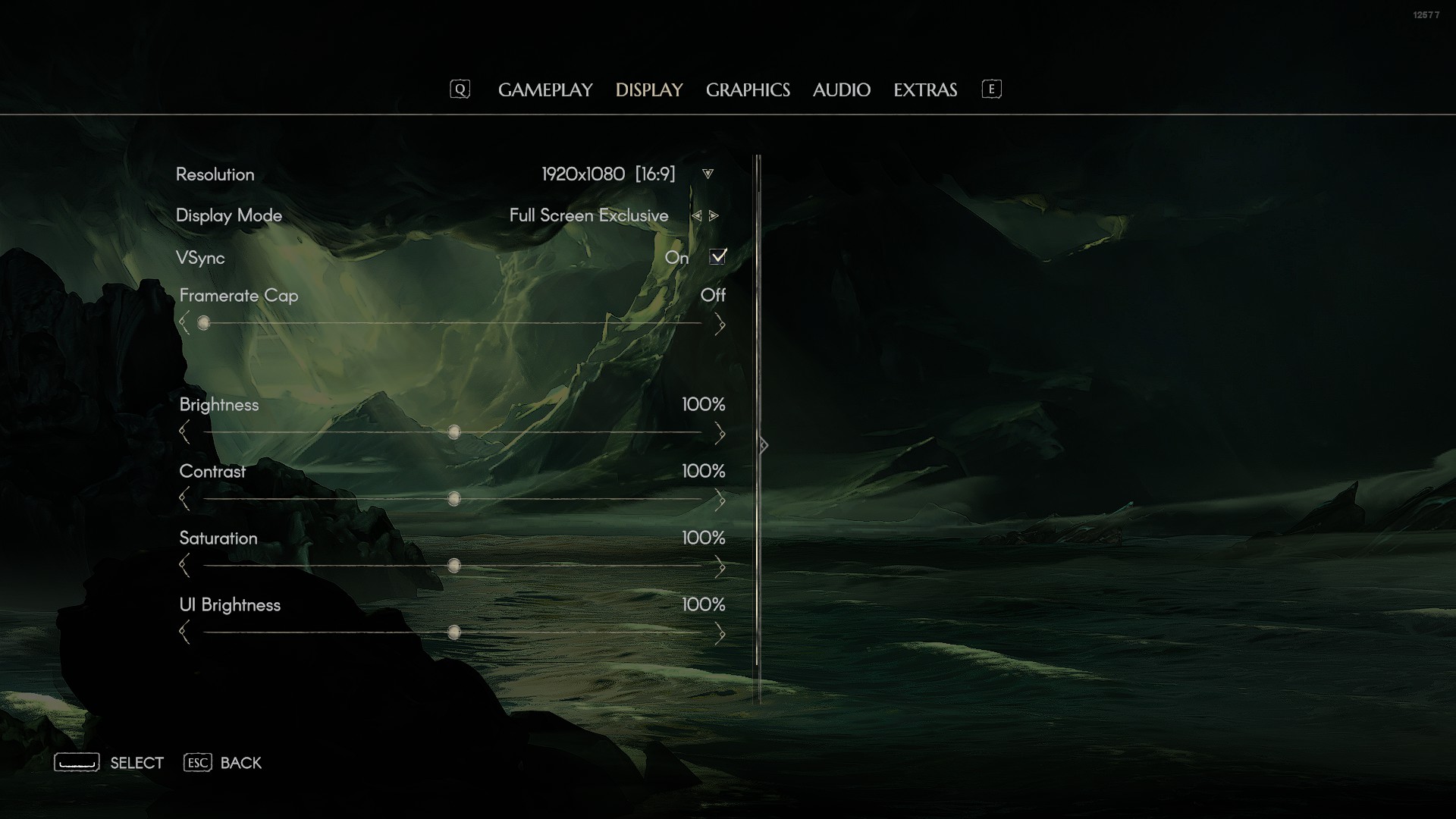Click the UI Brightness slider handle
1456x819 pixels.
454,632
